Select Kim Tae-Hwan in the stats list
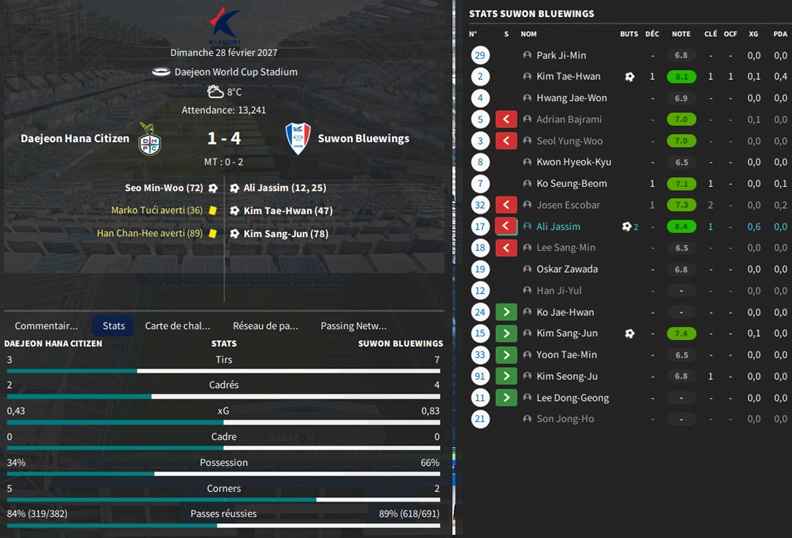 pos(568,76)
